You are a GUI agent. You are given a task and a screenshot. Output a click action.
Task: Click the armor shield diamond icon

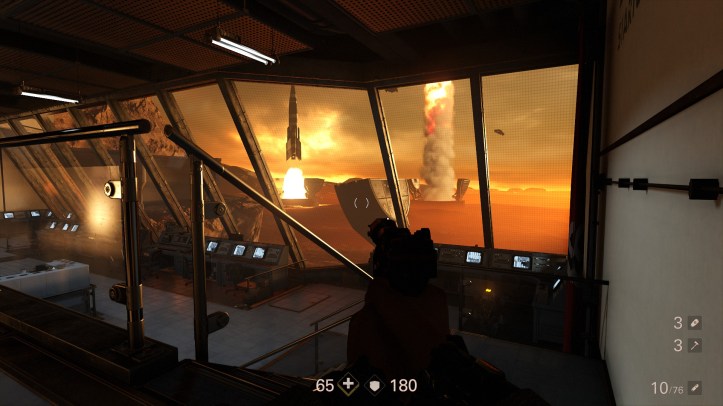375,384
